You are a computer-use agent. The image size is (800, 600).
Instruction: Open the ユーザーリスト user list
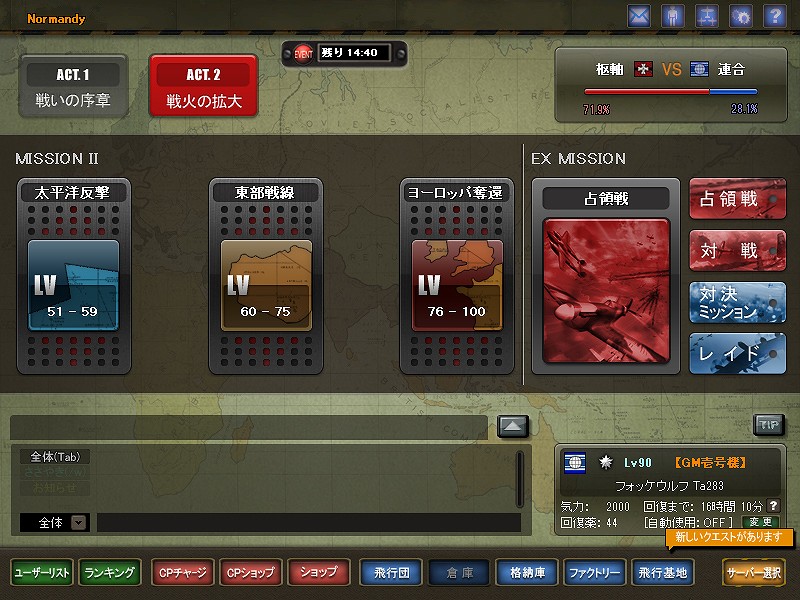[42, 573]
